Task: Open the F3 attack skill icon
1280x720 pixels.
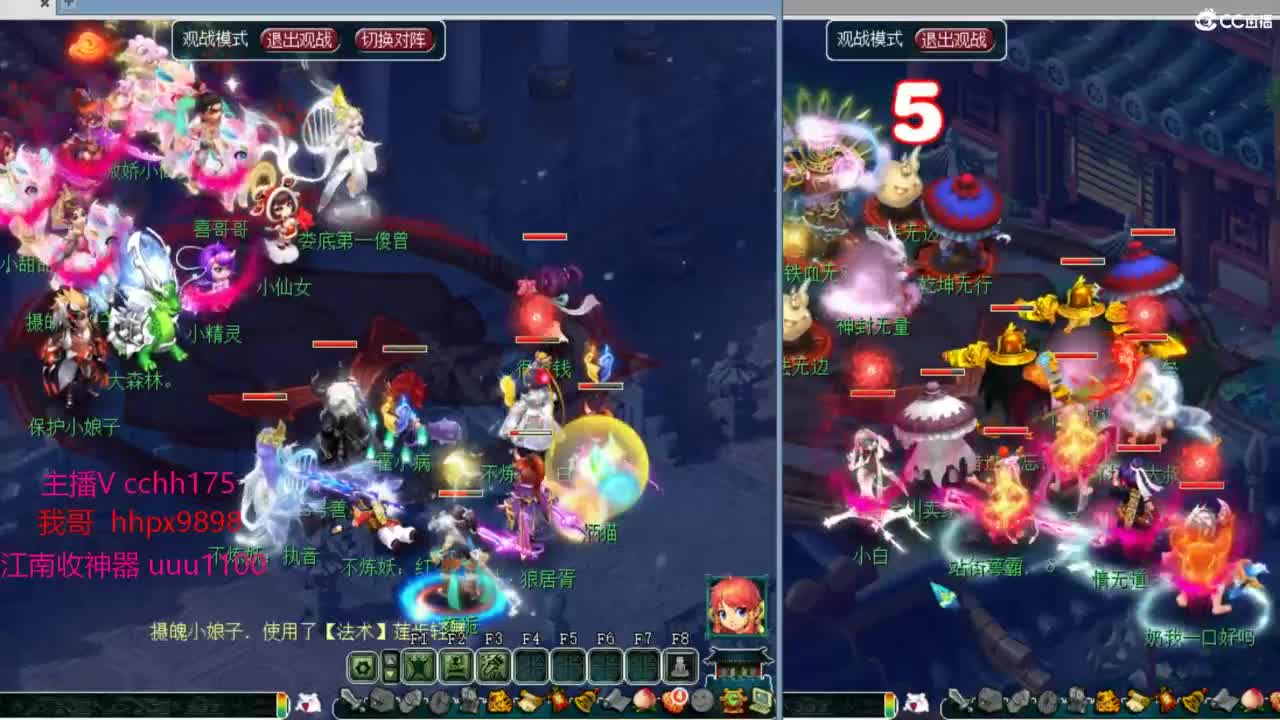Action: (493, 664)
